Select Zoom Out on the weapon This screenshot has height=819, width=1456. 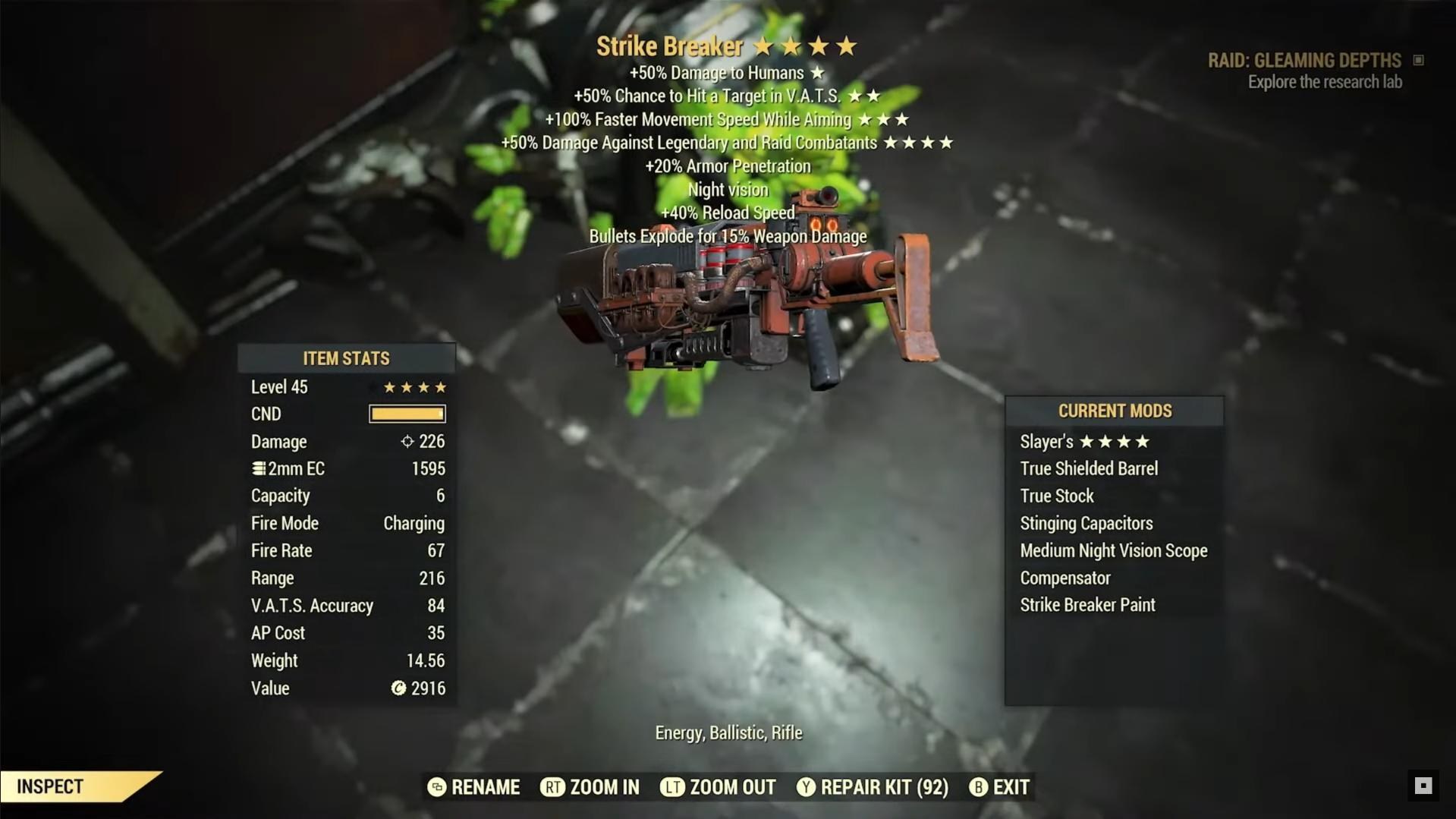click(x=719, y=787)
